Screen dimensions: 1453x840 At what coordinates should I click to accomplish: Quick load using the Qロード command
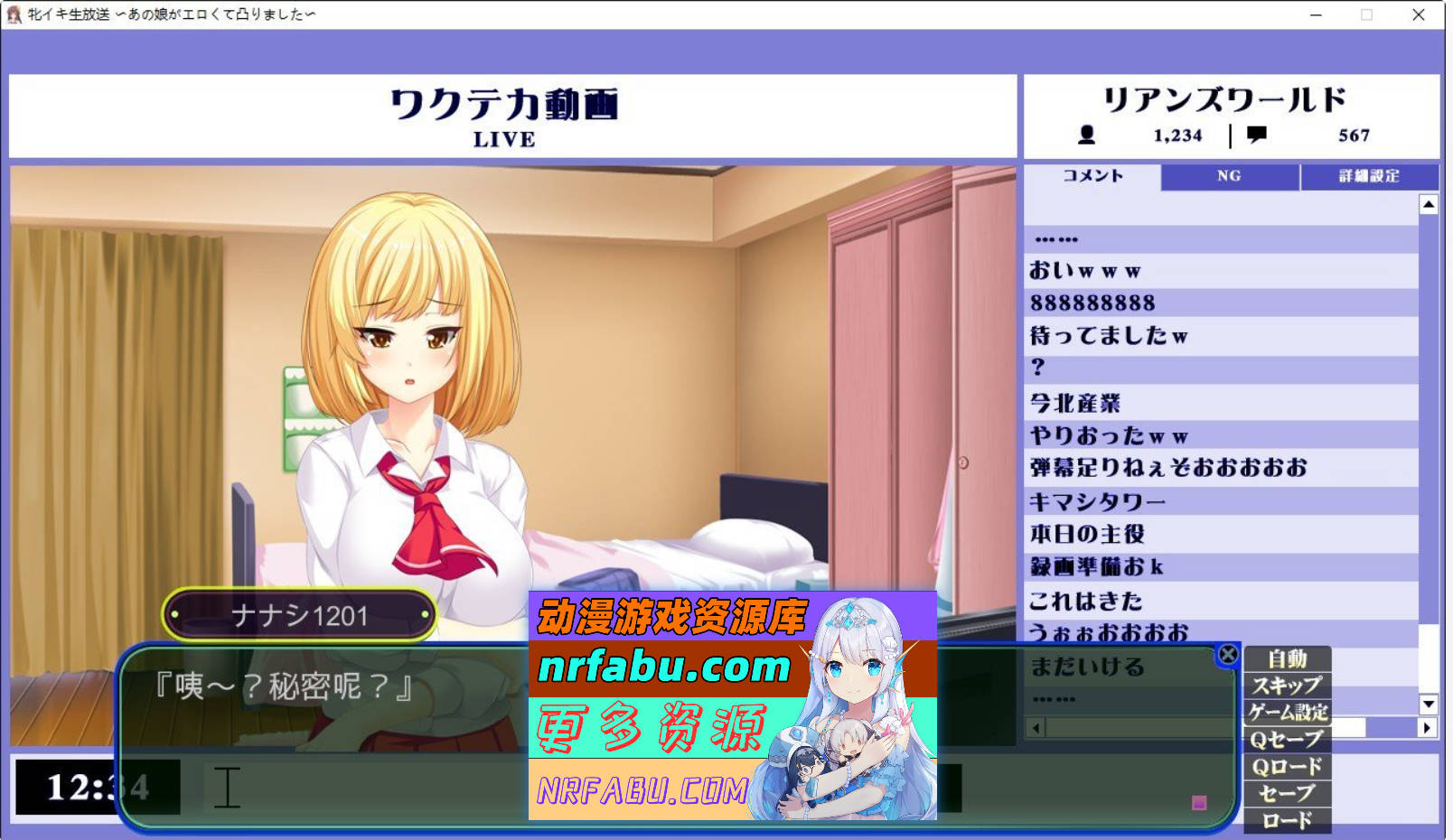[x=1288, y=766]
